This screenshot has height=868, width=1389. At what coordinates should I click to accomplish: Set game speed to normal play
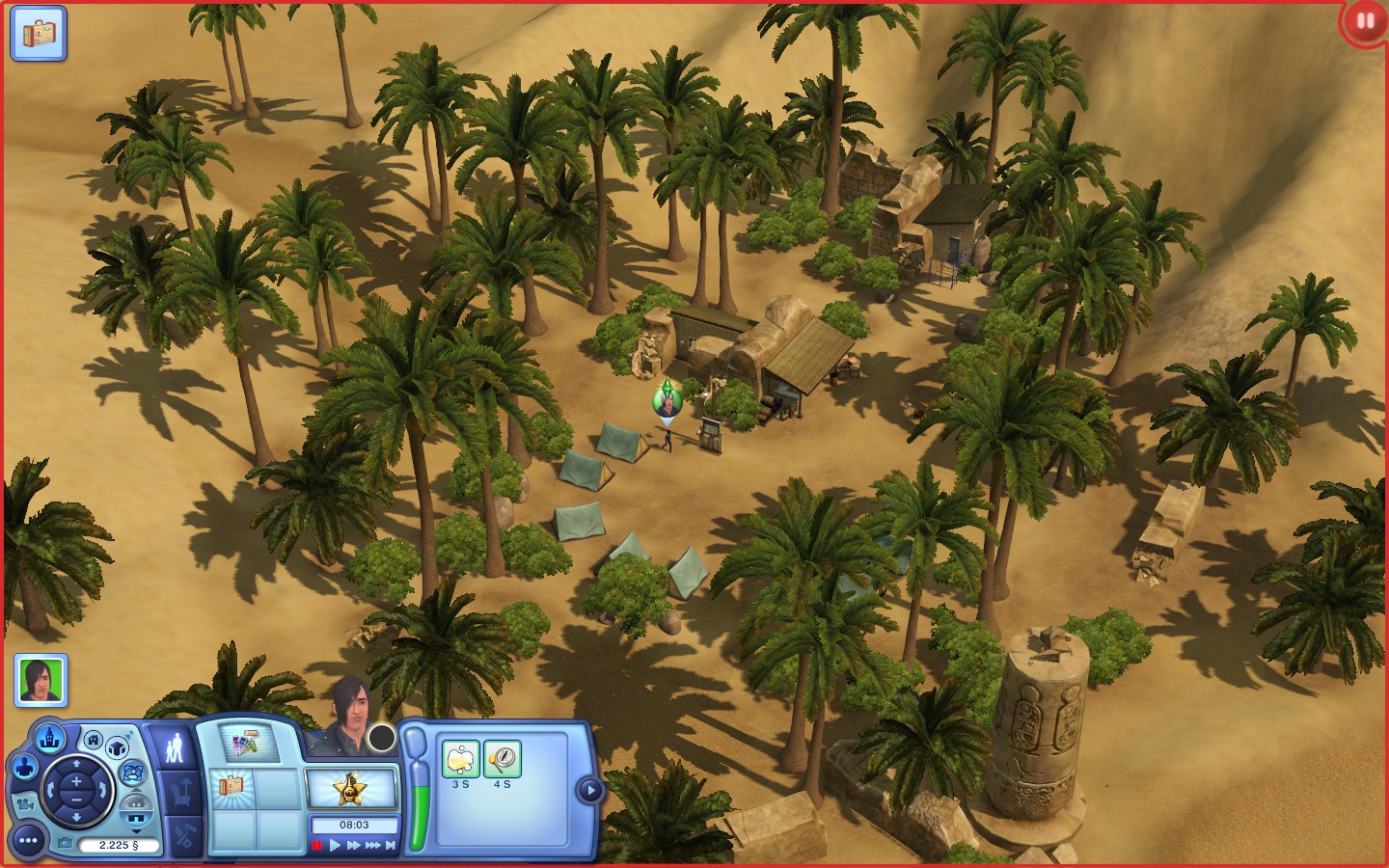click(335, 846)
